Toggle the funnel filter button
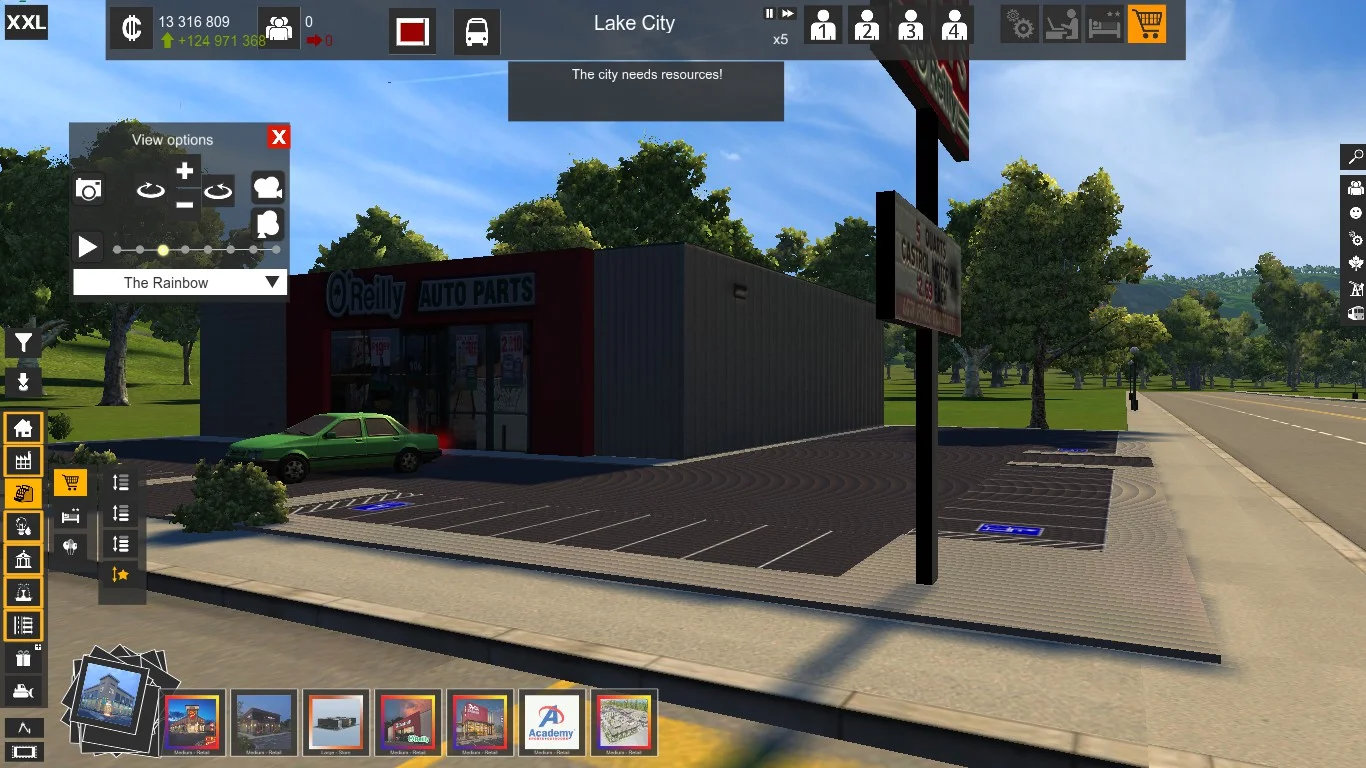Screen dimensions: 1366x768 23,344
